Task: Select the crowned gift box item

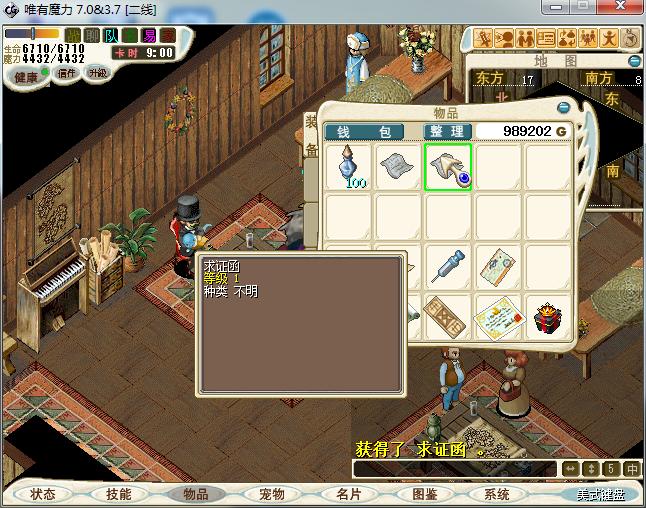Action: [x=548, y=316]
